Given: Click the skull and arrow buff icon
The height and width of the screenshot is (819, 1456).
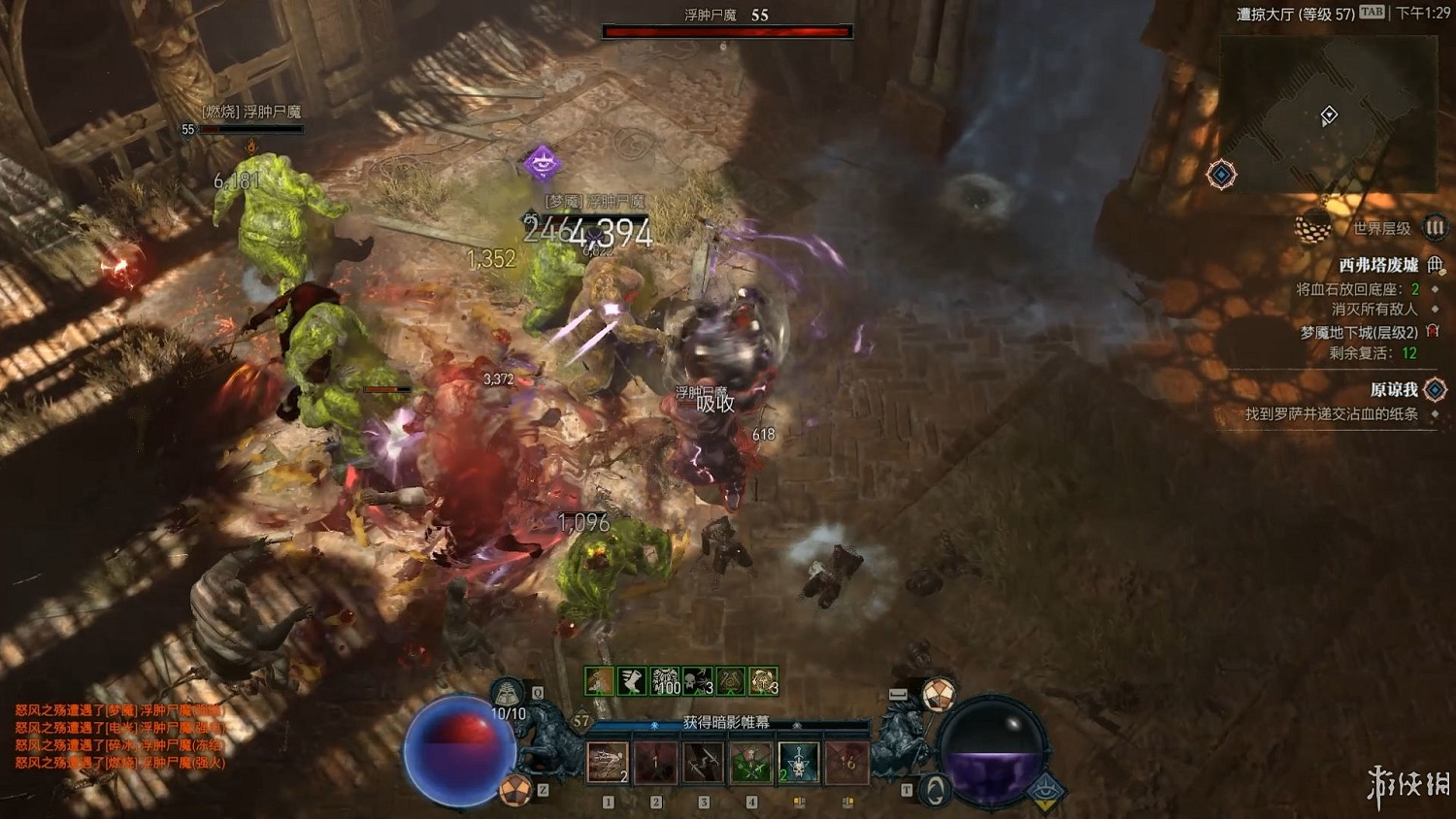Looking at the screenshot, I should pyautogui.click(x=698, y=681).
